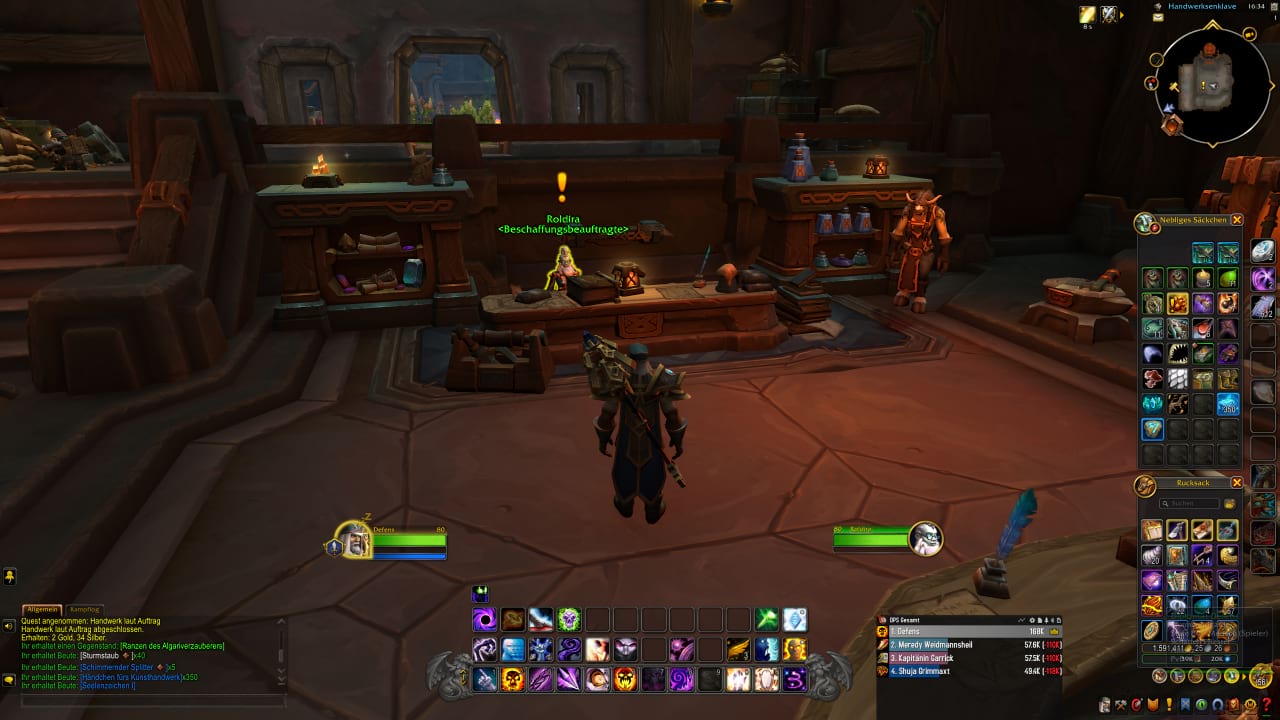The height and width of the screenshot is (720, 1280).
Task: Select the Allgemein chat tab
Action: 43,608
